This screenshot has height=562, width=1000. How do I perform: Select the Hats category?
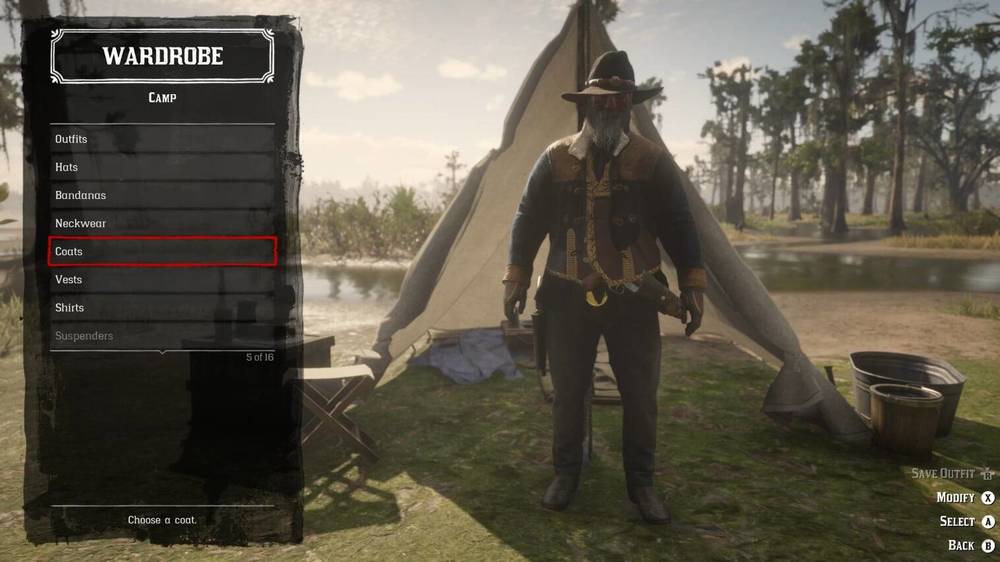[162, 167]
